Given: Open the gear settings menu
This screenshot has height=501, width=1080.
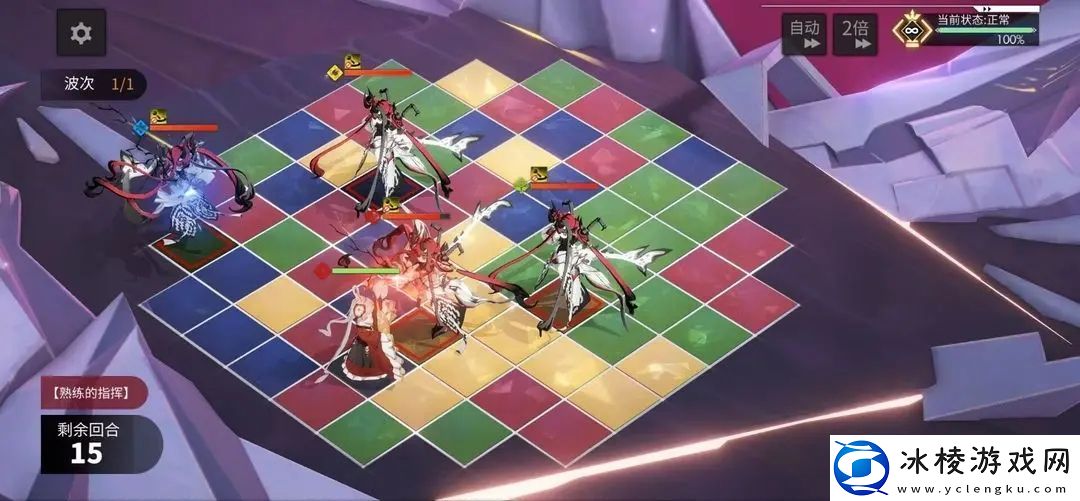Looking at the screenshot, I should (x=81, y=33).
